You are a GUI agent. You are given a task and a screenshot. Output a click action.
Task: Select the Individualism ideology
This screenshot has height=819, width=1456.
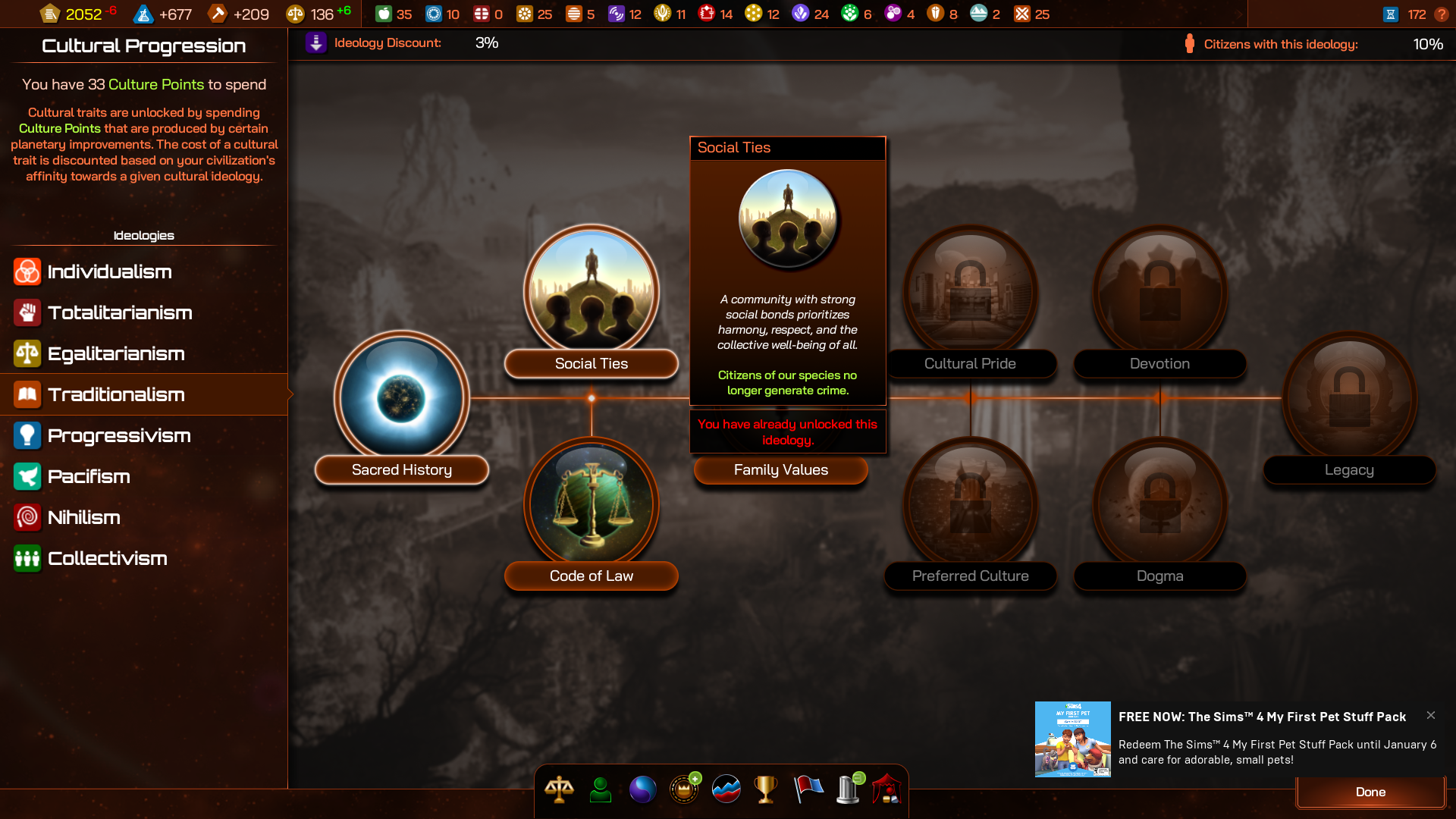109,271
